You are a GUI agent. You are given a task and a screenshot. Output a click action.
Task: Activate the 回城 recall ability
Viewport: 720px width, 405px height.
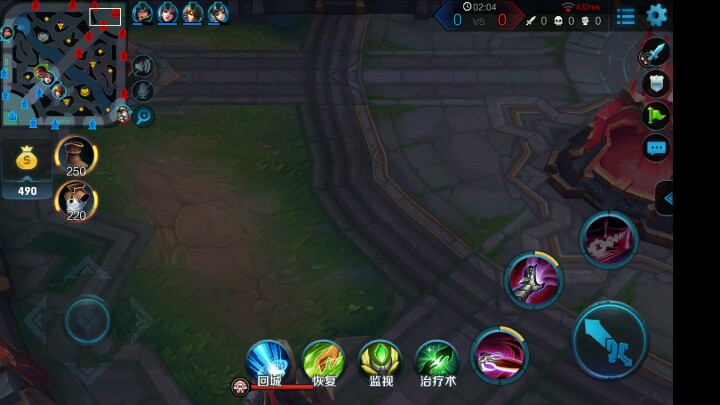click(x=268, y=360)
